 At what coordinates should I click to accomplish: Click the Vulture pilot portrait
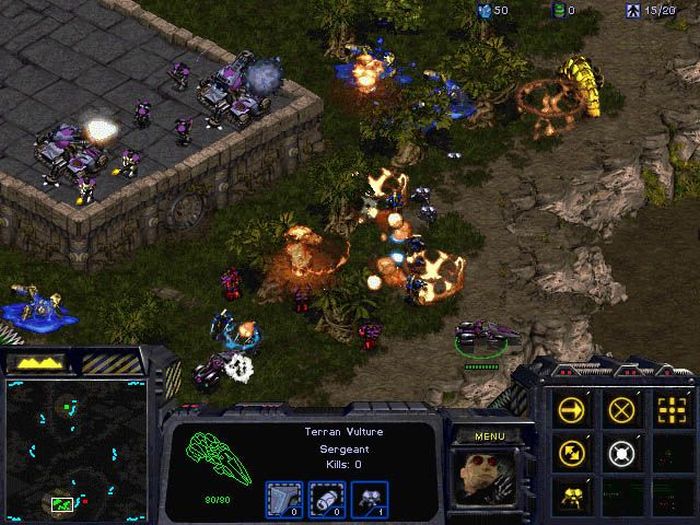click(489, 480)
